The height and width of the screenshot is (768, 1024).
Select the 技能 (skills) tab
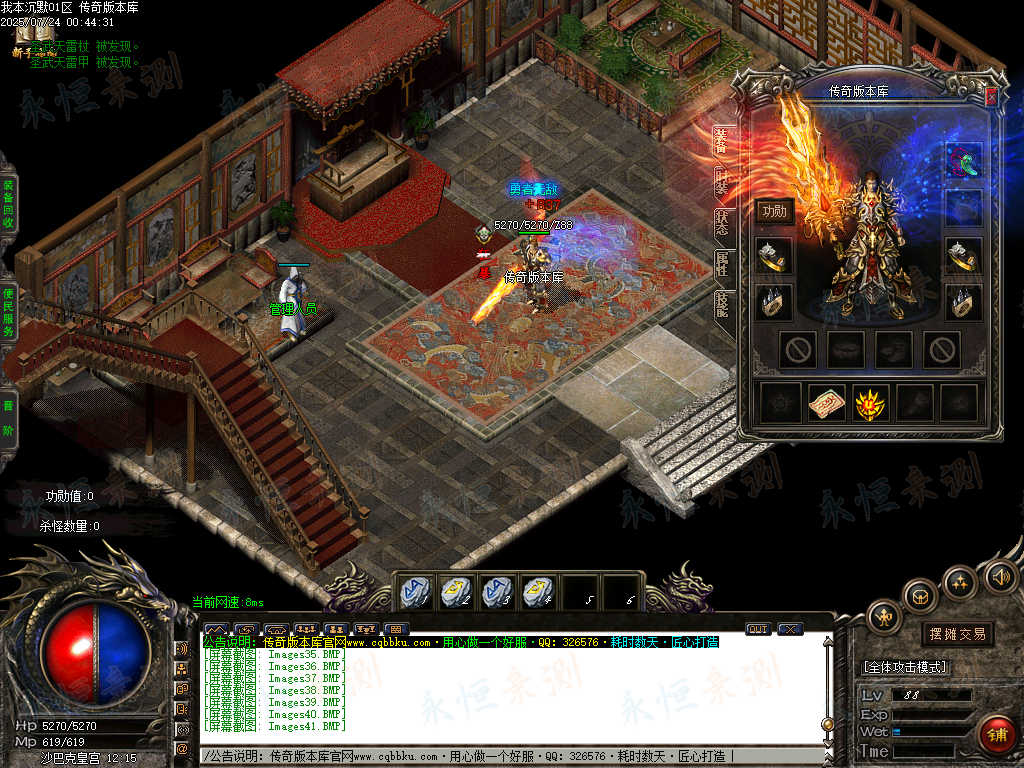click(x=721, y=303)
